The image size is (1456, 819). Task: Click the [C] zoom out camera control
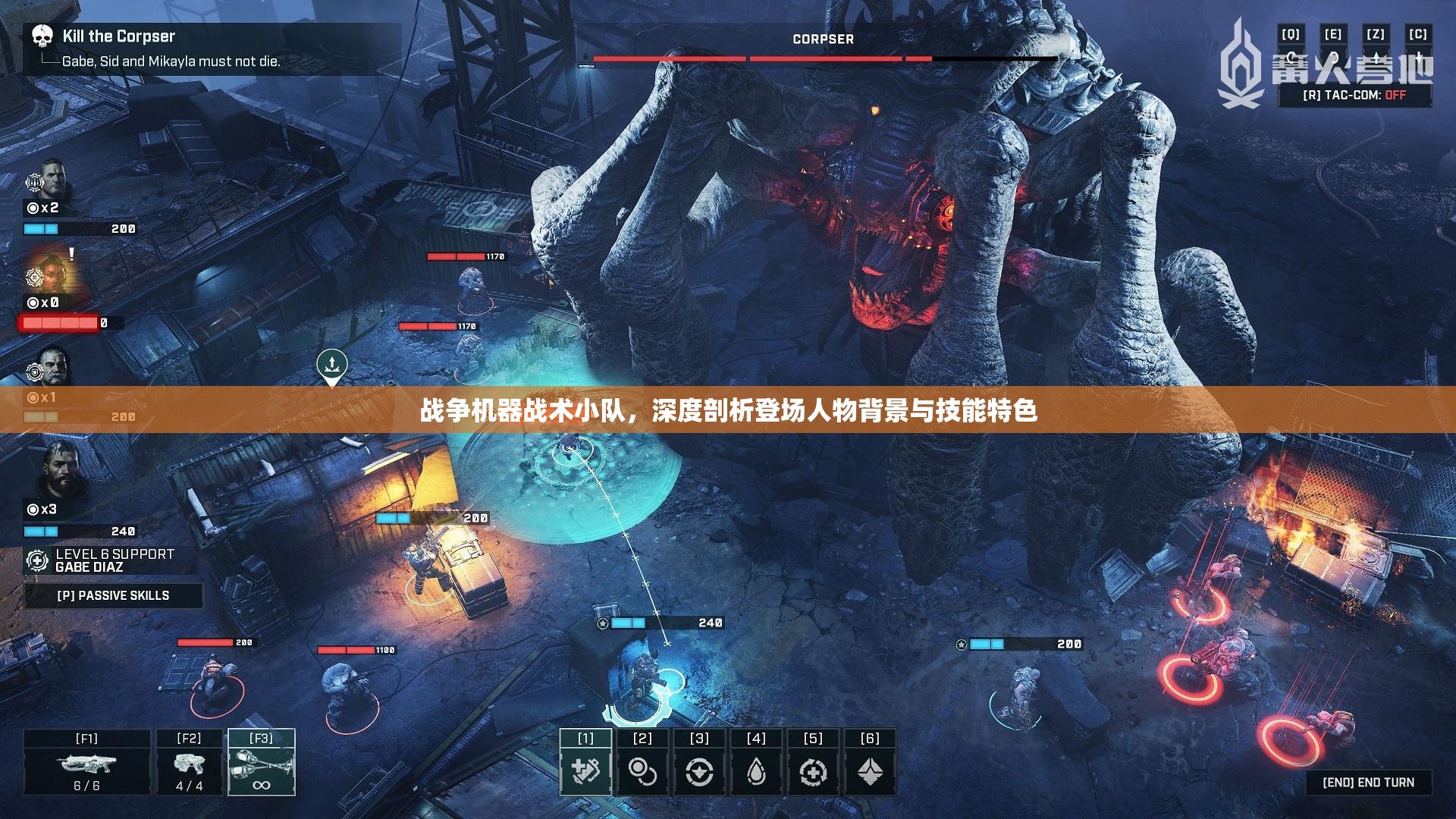tap(1417, 33)
